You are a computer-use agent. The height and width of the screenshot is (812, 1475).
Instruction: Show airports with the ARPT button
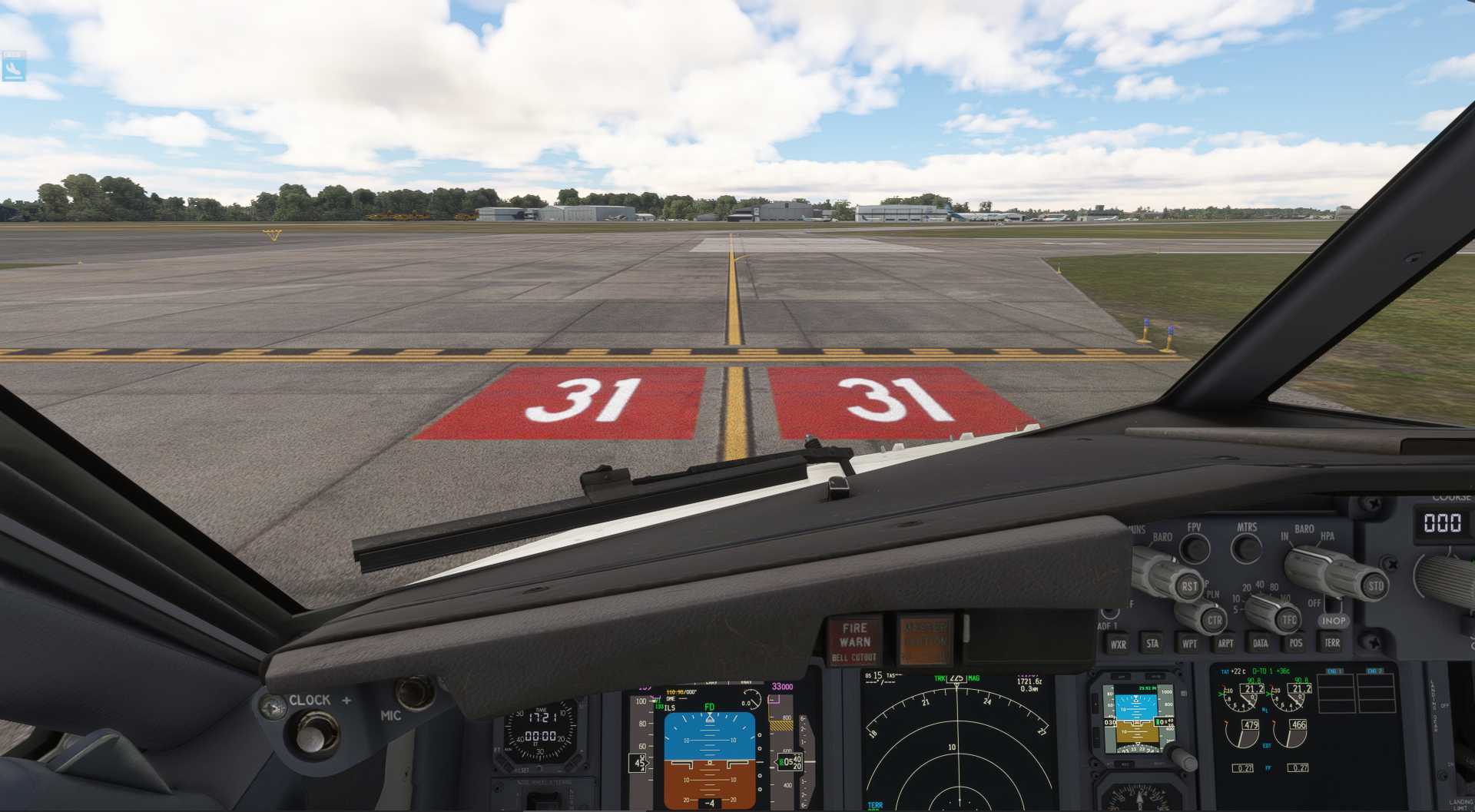coord(1225,643)
